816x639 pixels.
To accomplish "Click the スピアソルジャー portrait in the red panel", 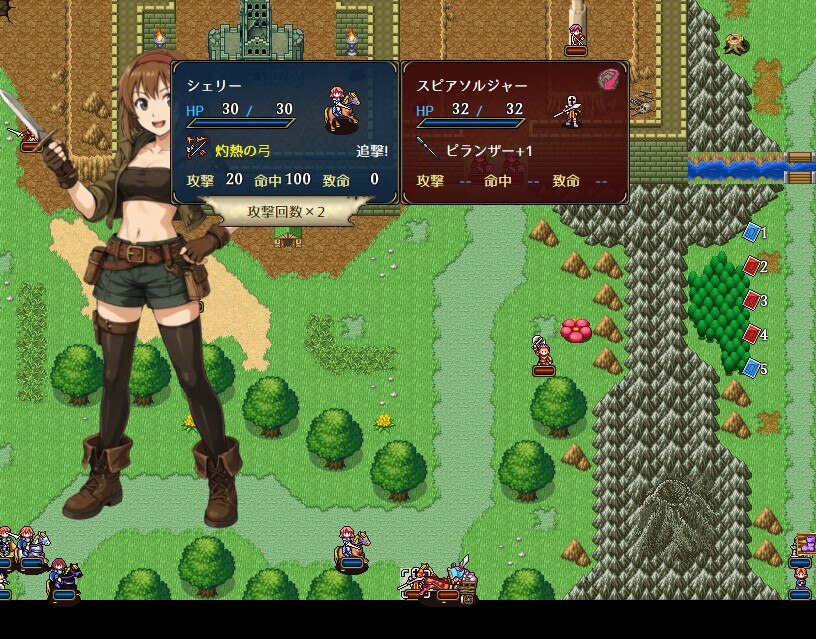I will point(570,109).
